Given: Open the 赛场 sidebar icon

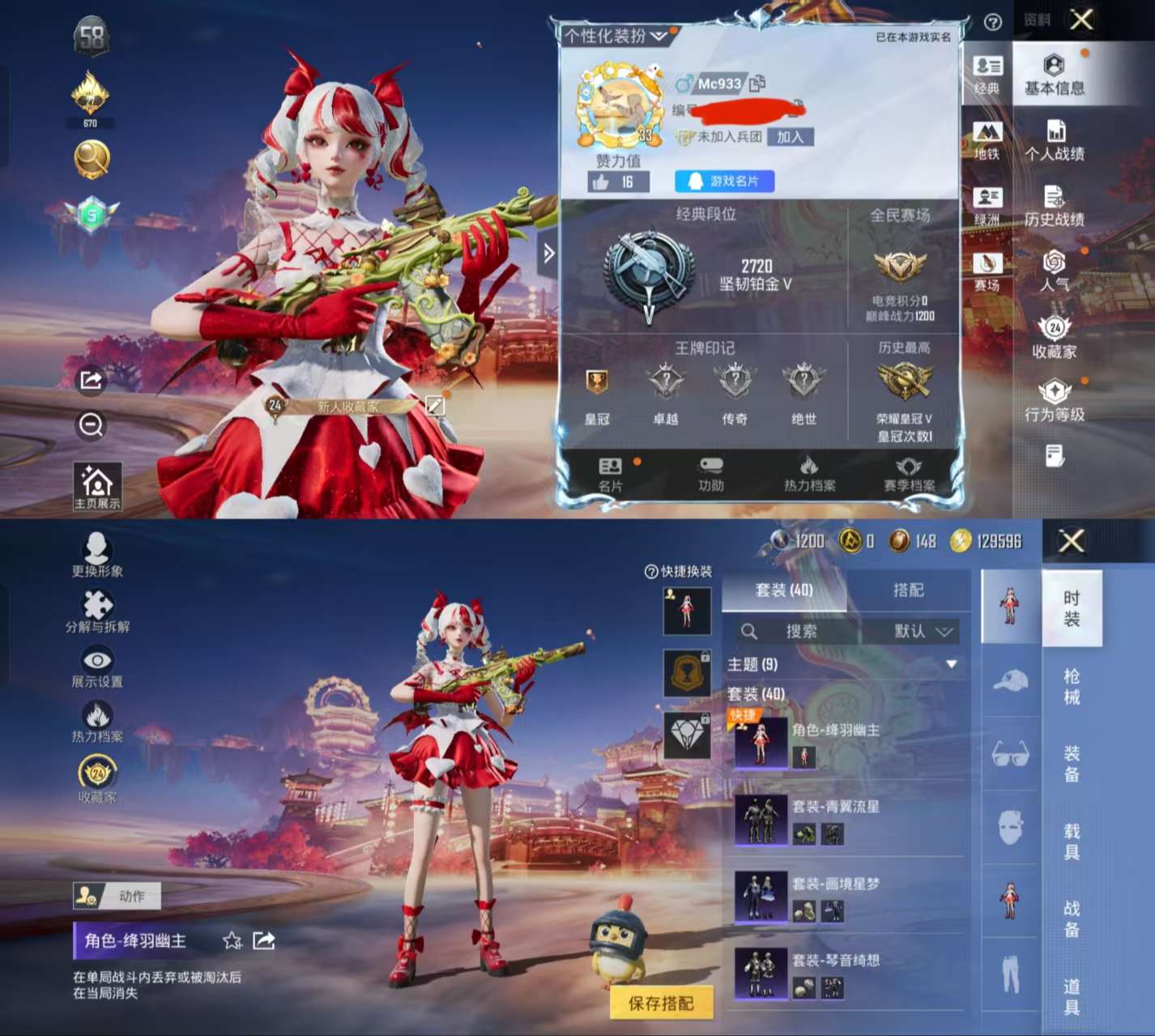Looking at the screenshot, I should click(987, 270).
